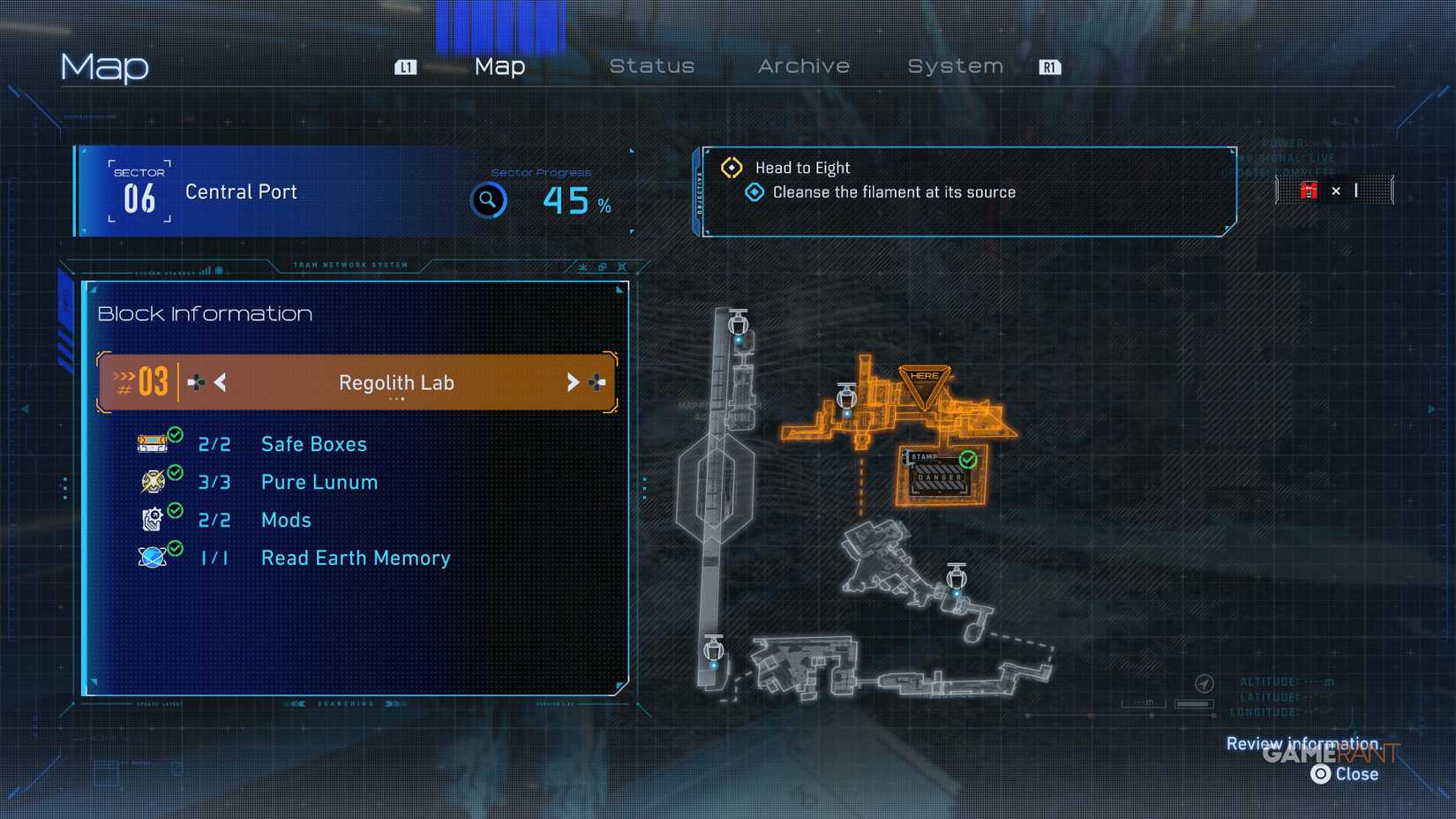The height and width of the screenshot is (819, 1456).
Task: Open the Read Earth Memory globe icon
Action: click(x=153, y=558)
